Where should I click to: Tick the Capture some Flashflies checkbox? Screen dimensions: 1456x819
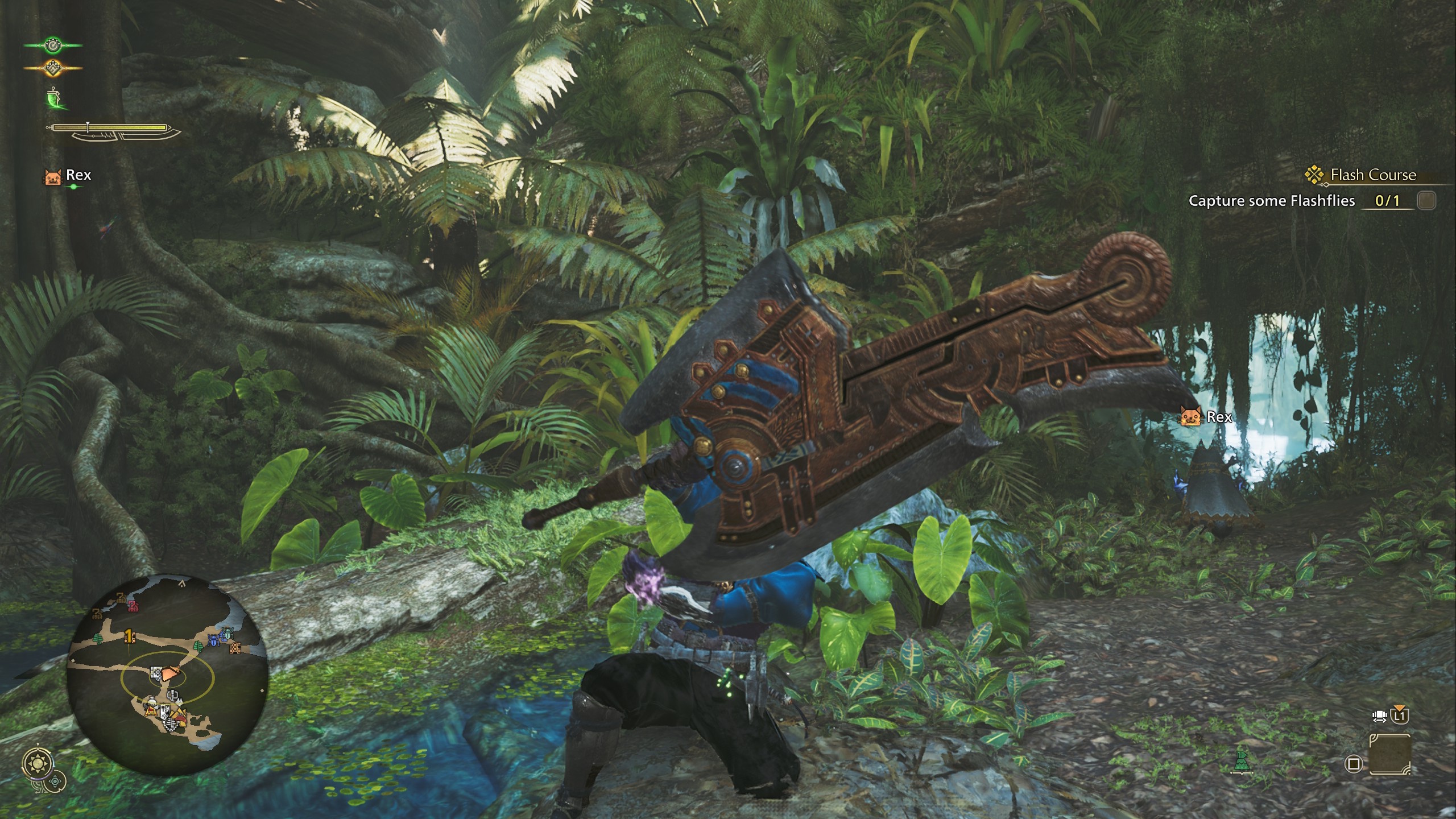click(x=1426, y=201)
